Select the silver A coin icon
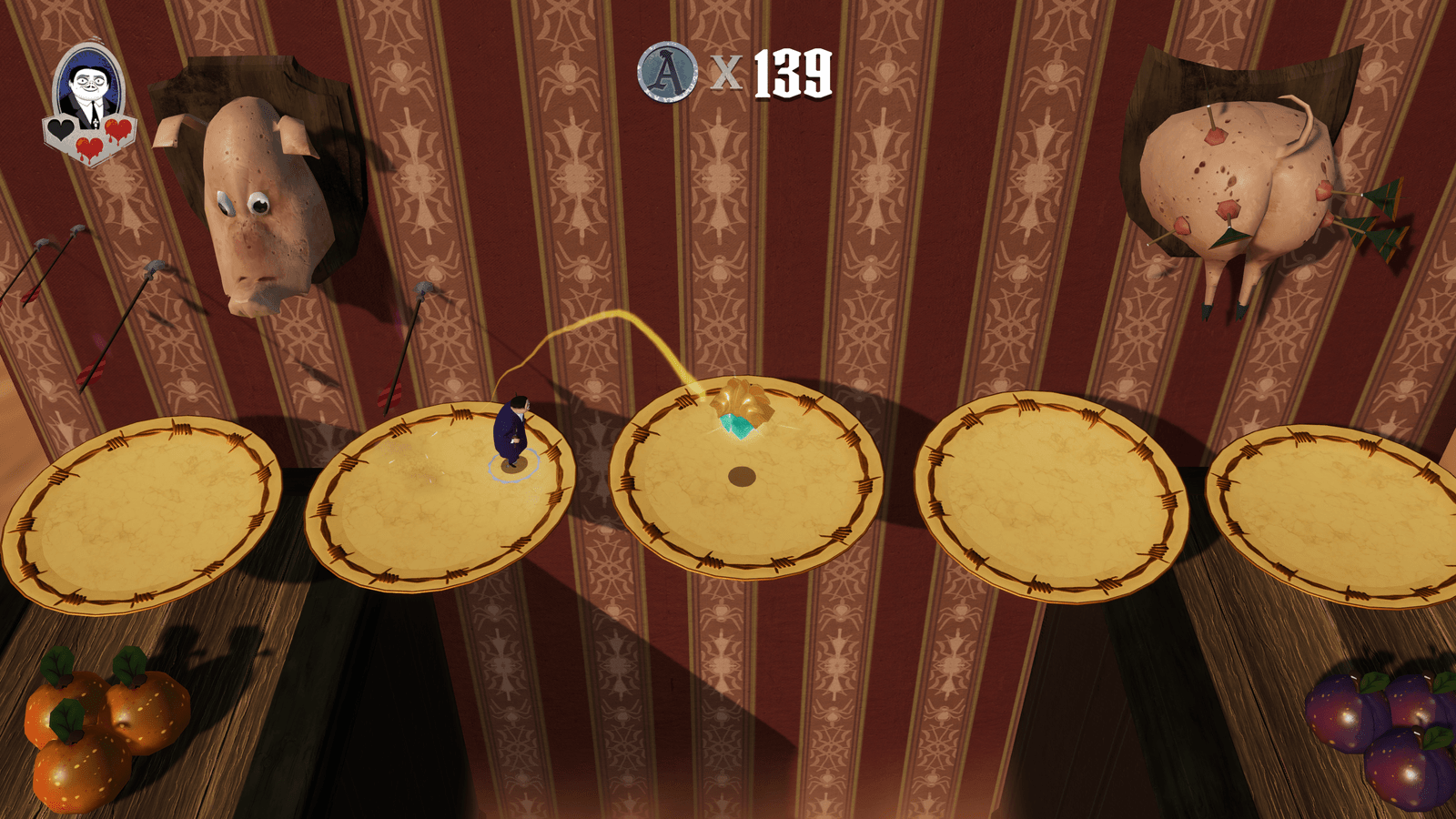 point(668,72)
